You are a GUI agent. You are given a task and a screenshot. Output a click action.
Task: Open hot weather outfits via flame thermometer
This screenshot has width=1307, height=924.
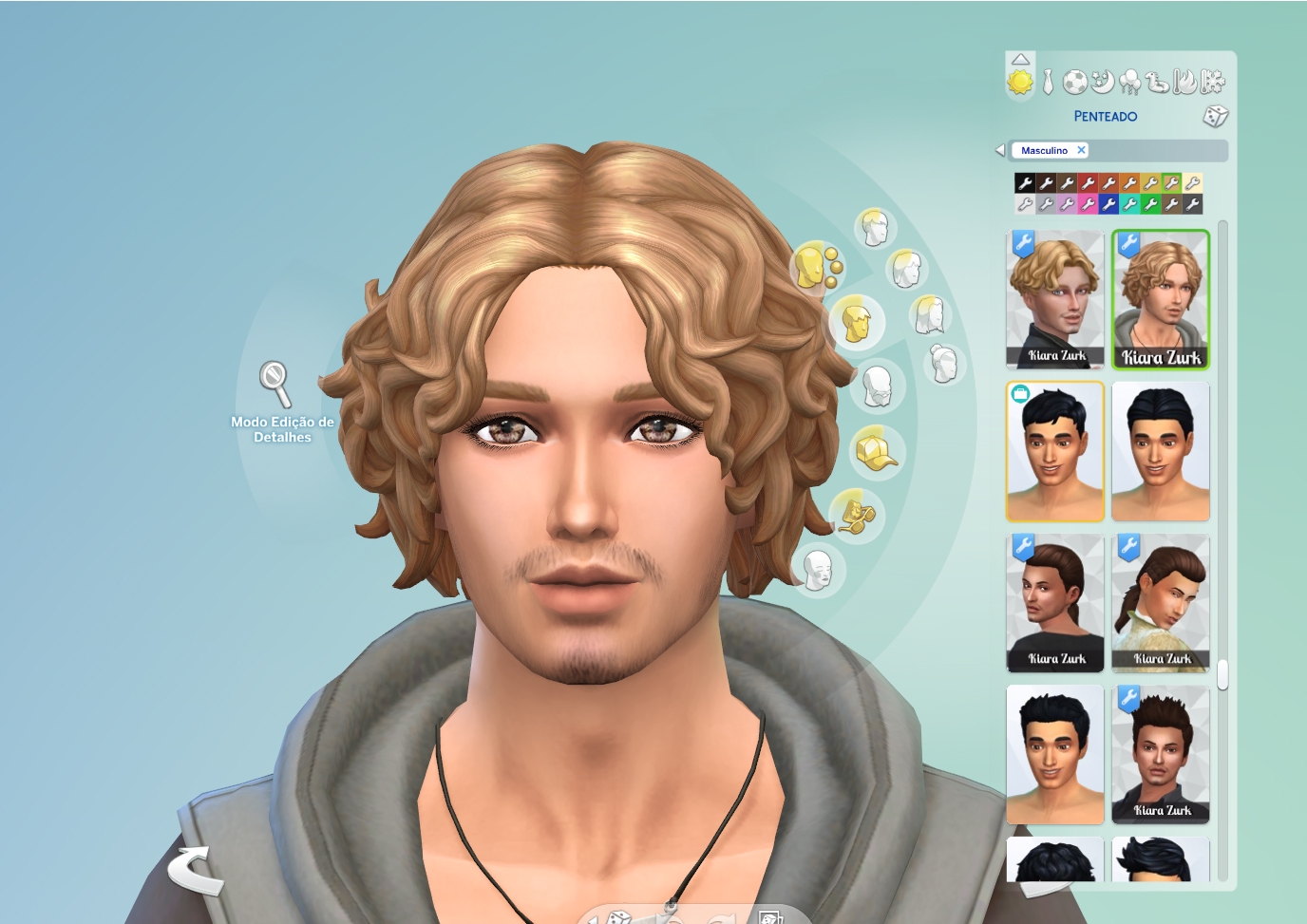point(1184,82)
